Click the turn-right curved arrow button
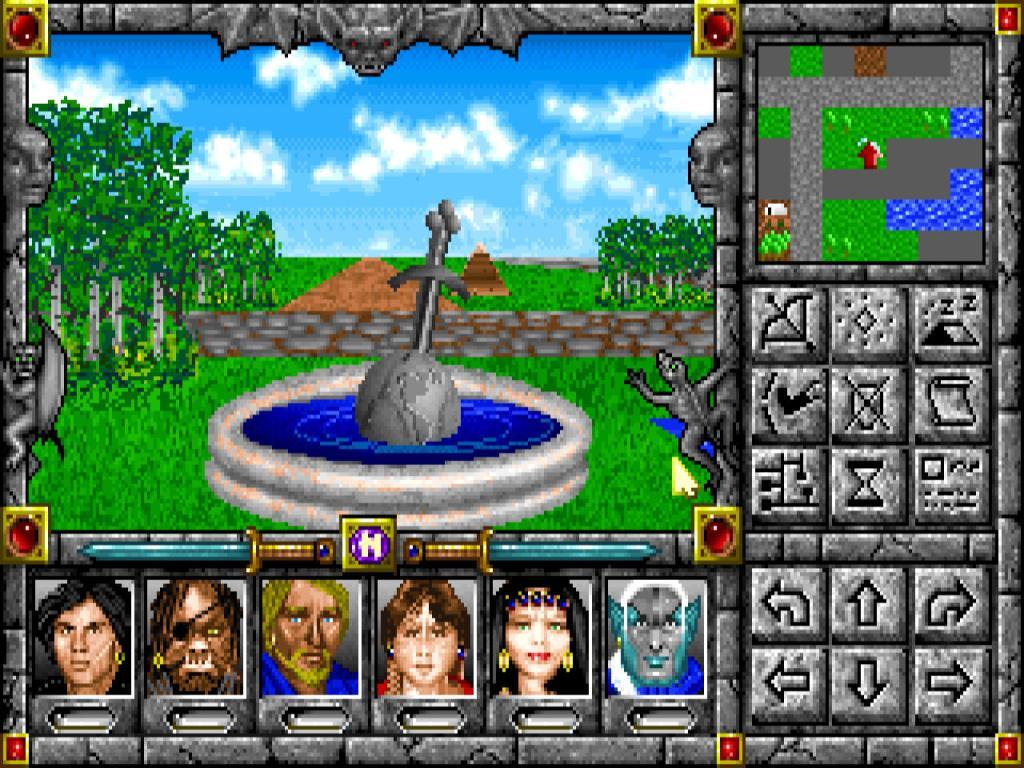This screenshot has height=768, width=1024. point(951,605)
